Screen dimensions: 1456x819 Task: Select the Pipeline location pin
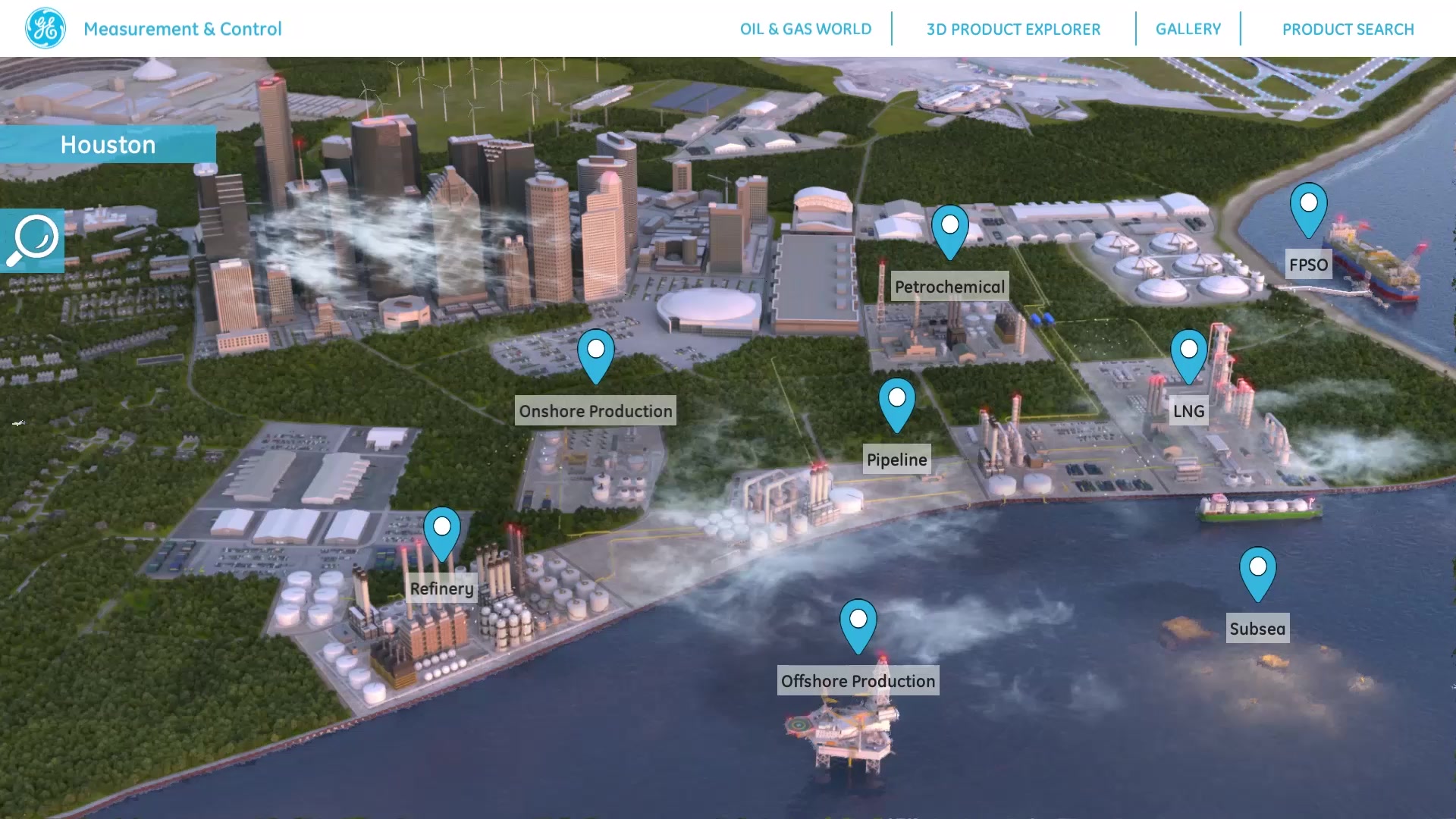coord(897,400)
